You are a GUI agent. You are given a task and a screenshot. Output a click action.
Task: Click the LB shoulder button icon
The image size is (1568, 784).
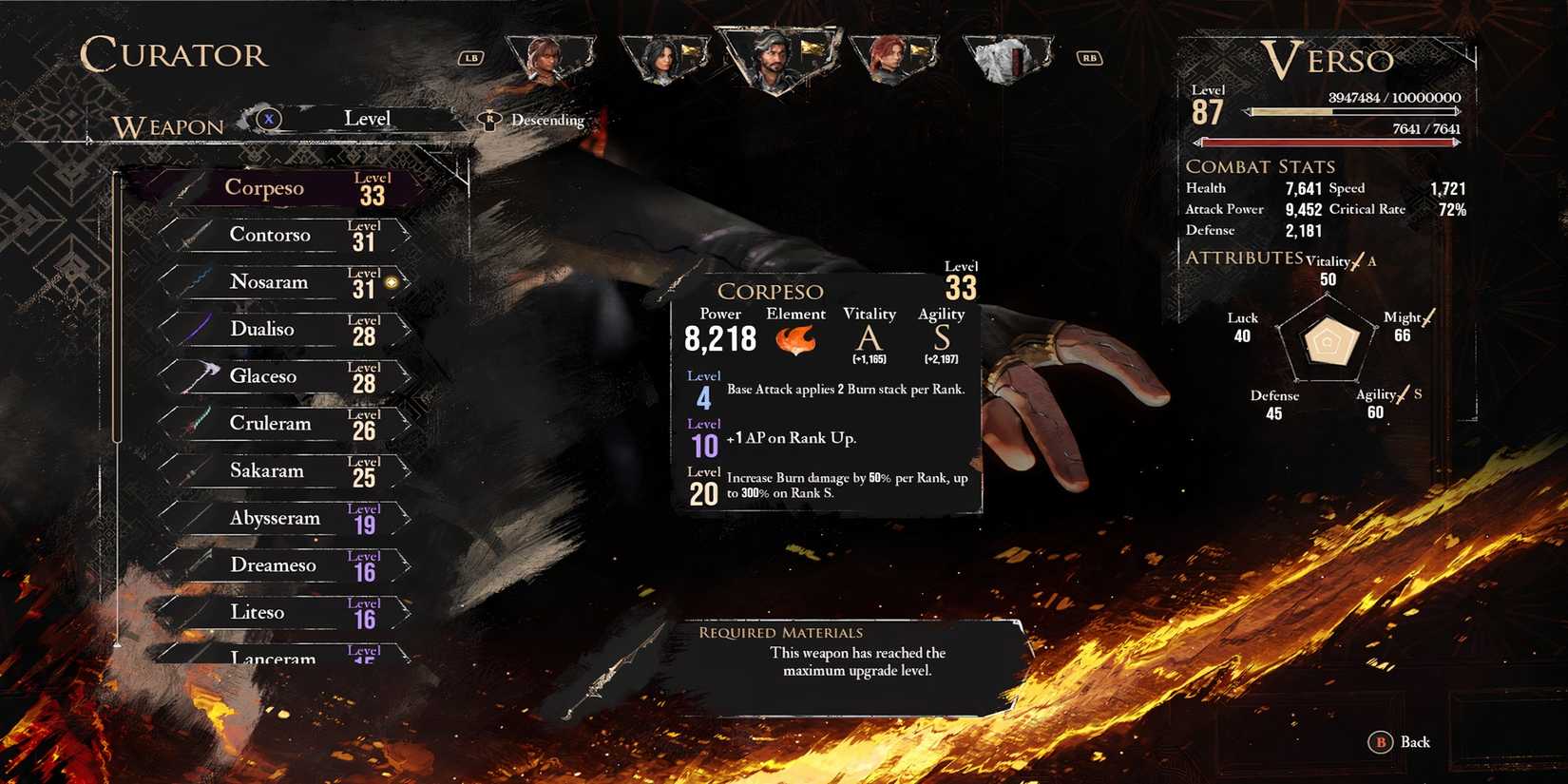(470, 57)
